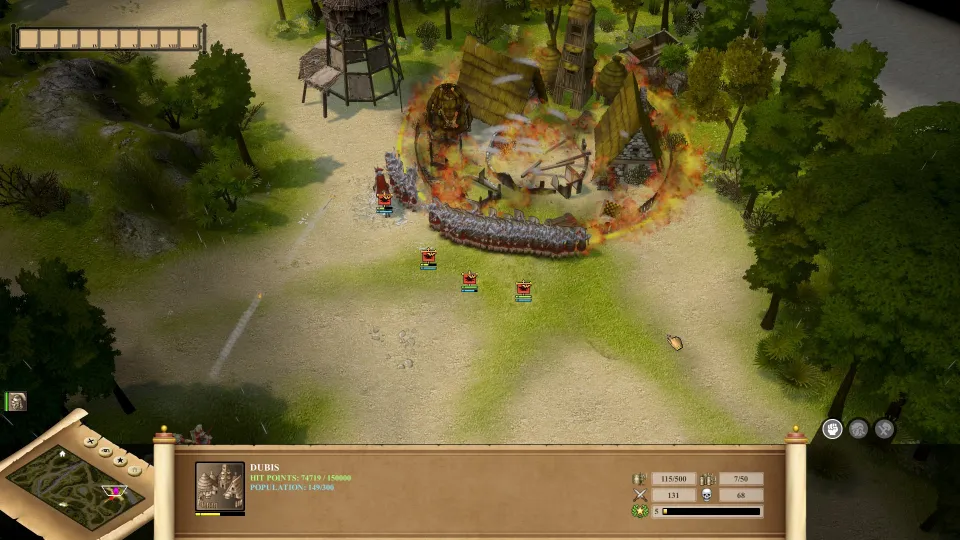
Task: Choose the crossed tools stance icon
Action: tap(884, 429)
